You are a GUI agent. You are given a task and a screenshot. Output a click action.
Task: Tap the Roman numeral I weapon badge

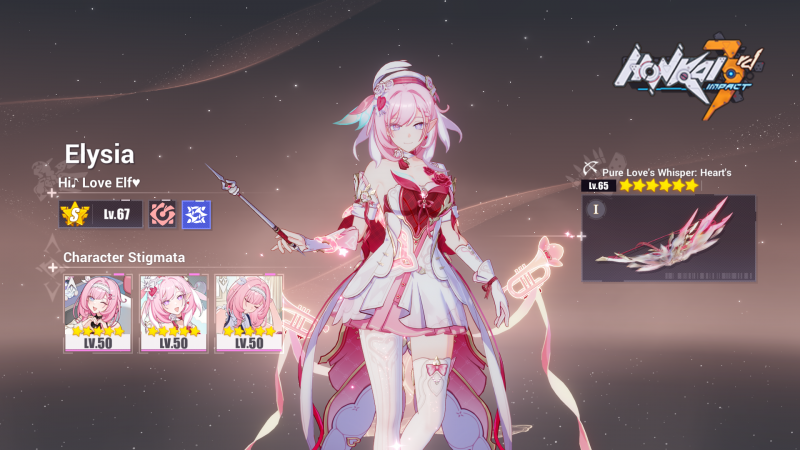pyautogui.click(x=595, y=209)
